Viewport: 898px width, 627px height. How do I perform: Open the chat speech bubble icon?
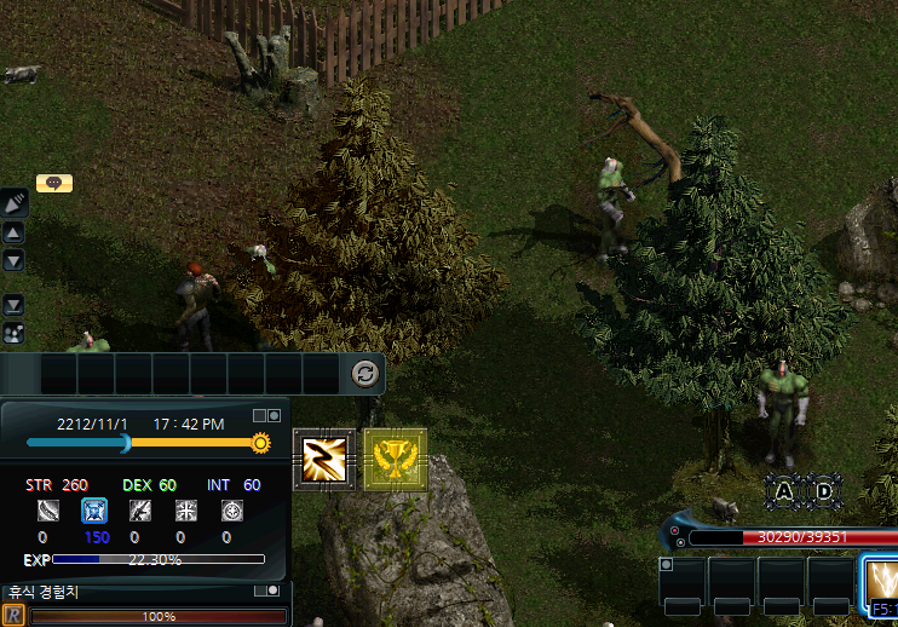coord(54,183)
